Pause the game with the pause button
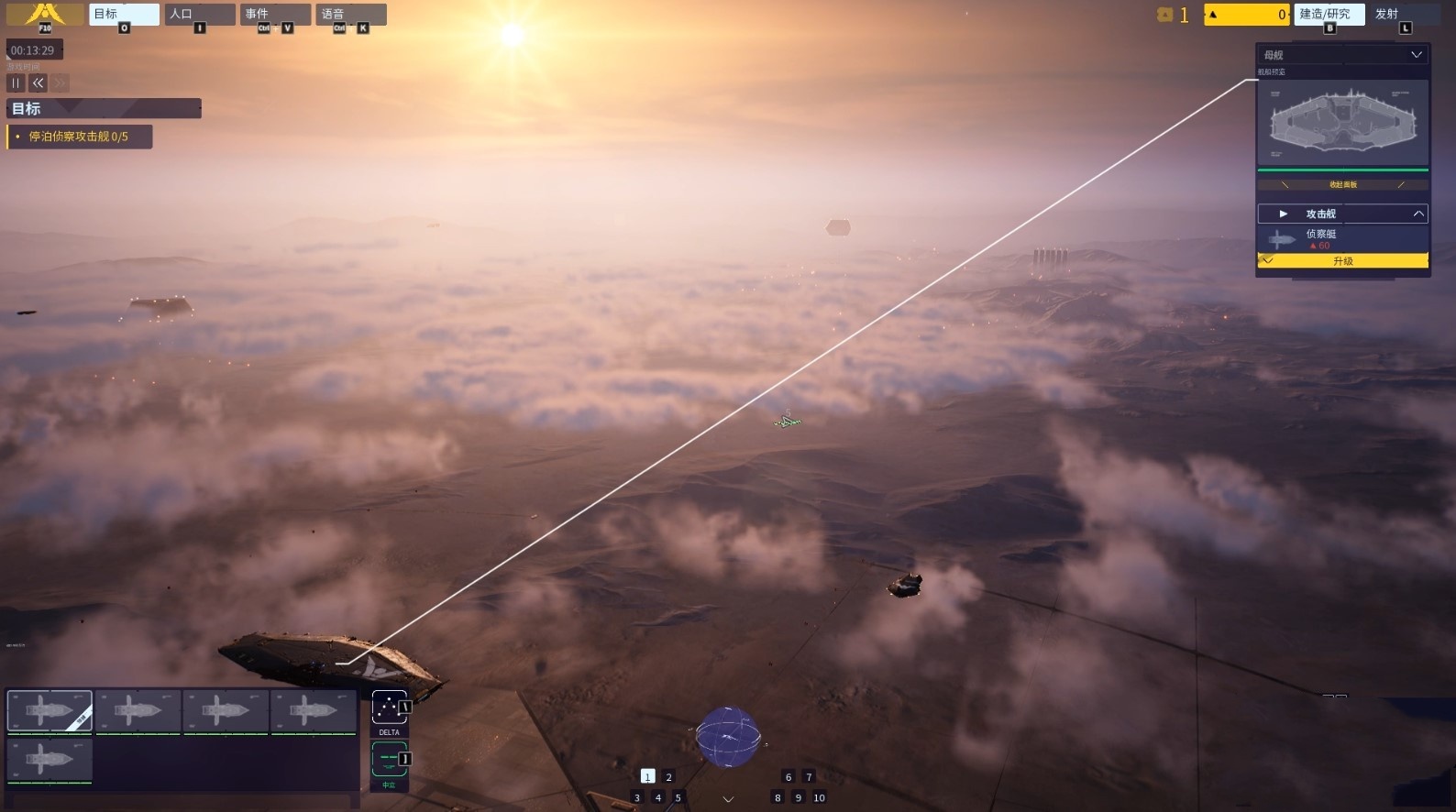The width and height of the screenshot is (1456, 812). point(16,83)
